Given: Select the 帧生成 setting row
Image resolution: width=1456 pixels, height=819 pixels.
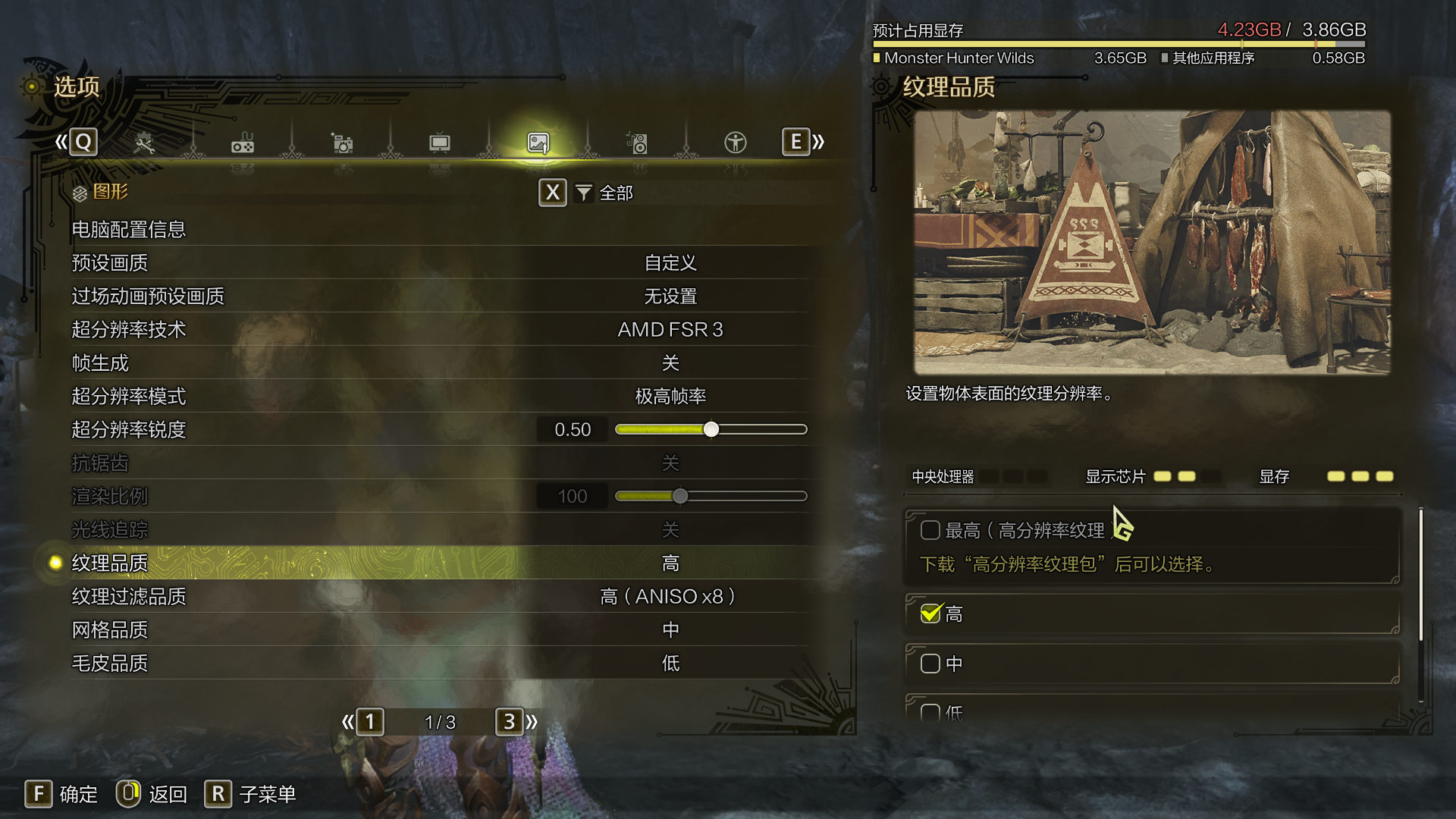Looking at the screenshot, I should (x=440, y=362).
